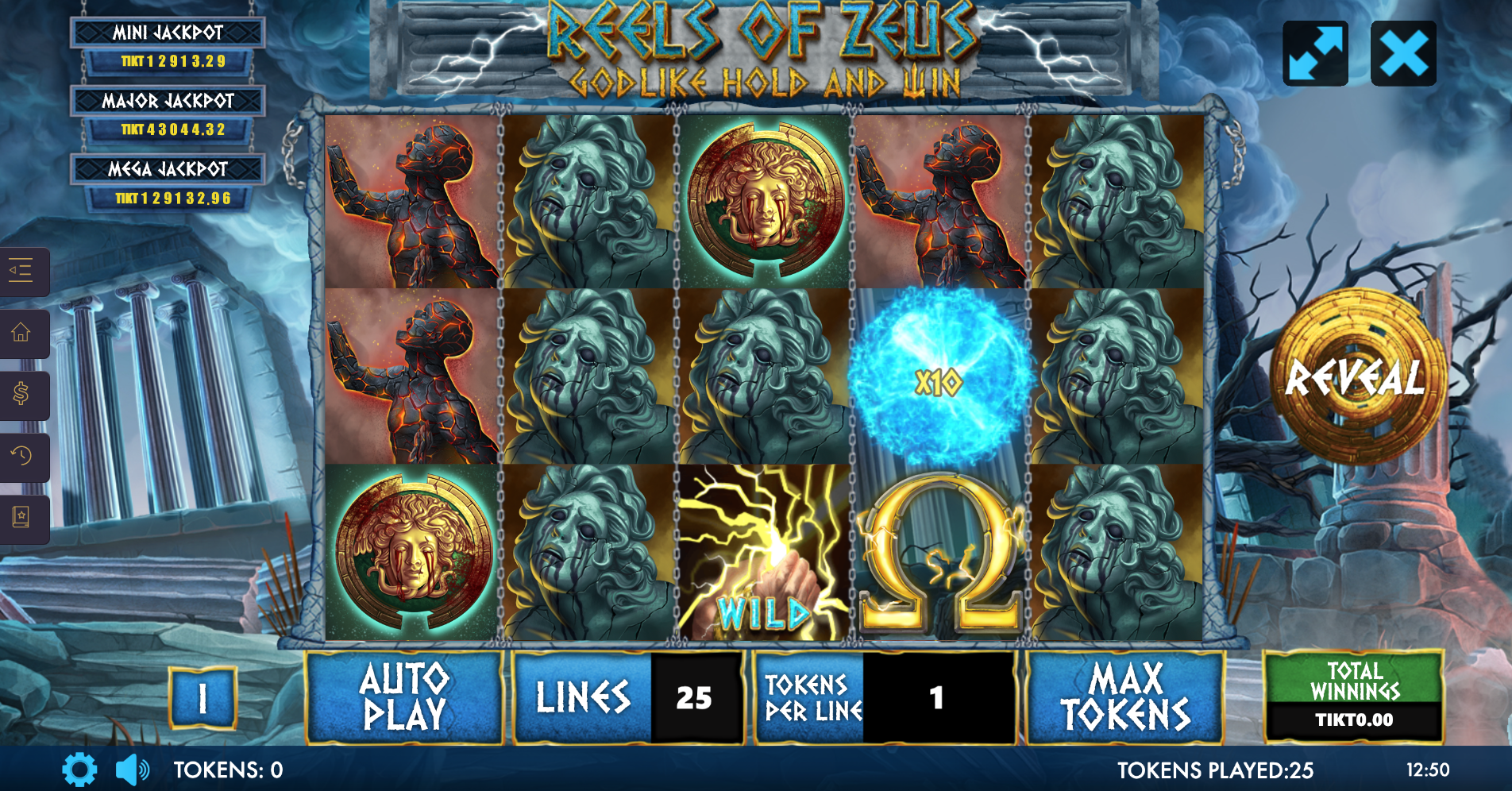Go to the home icon
1512x791 pixels.
pos(21,333)
